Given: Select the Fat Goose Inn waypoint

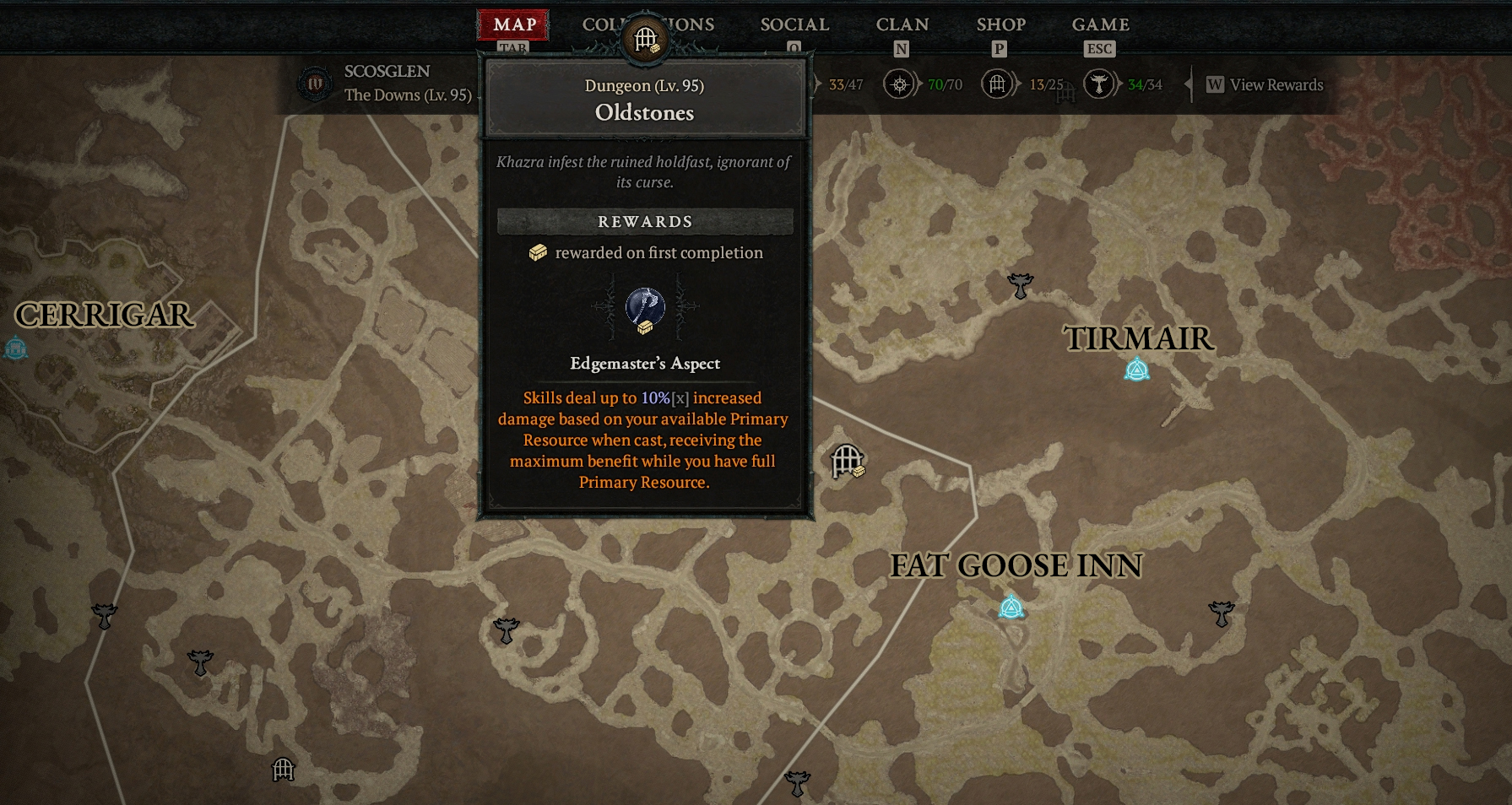Looking at the screenshot, I should pyautogui.click(x=1011, y=607).
